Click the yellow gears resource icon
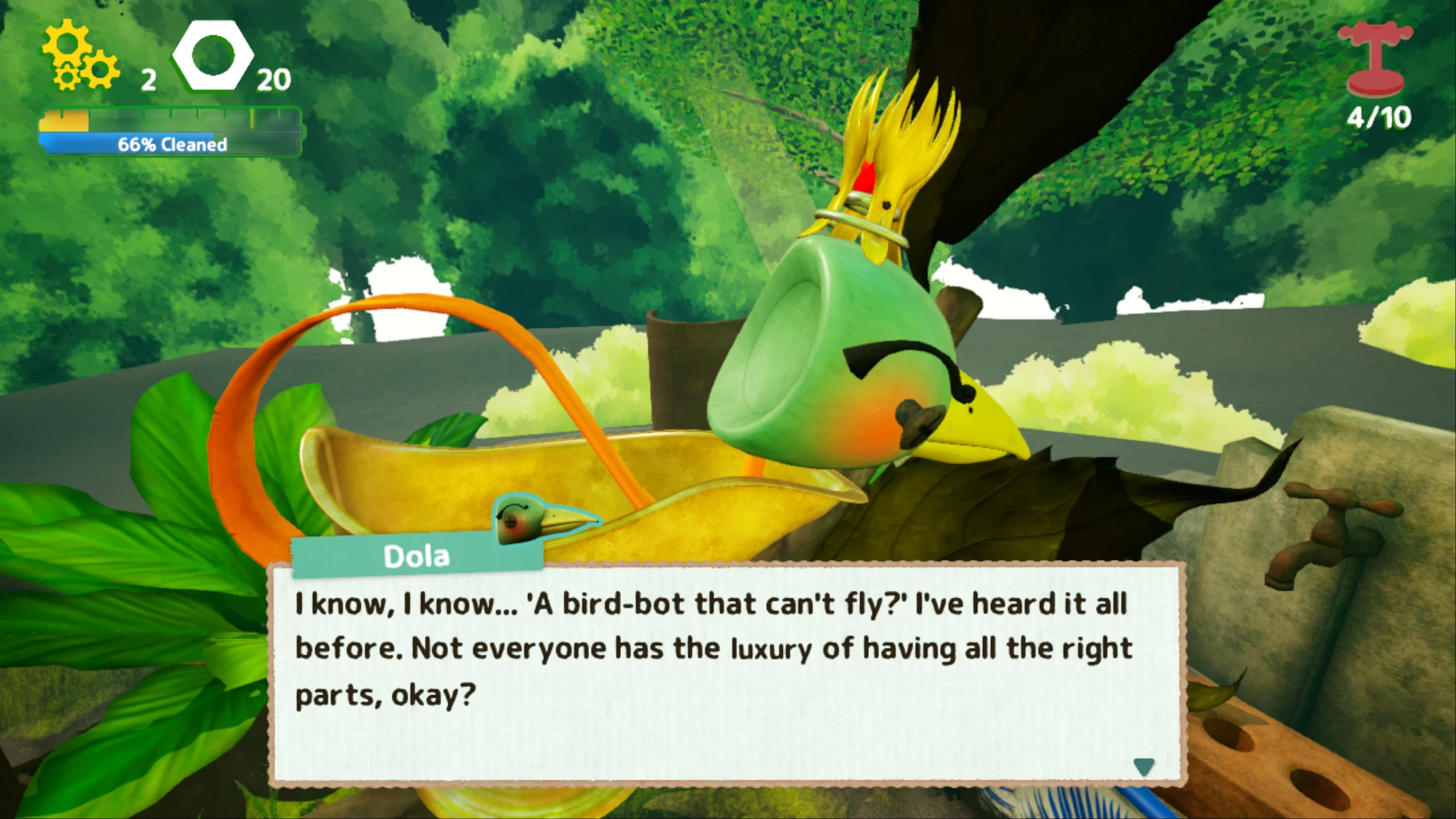The height and width of the screenshot is (819, 1456). click(x=80, y=57)
